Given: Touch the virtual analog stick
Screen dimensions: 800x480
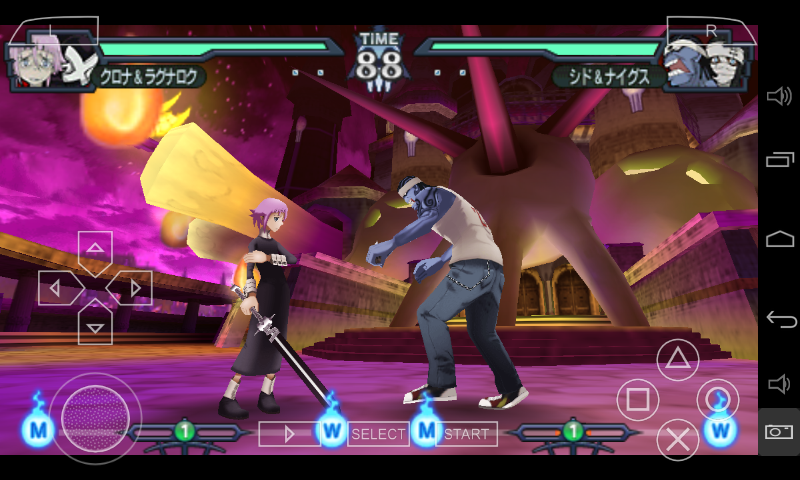Looking at the screenshot, I should pyautogui.click(x=95, y=413).
